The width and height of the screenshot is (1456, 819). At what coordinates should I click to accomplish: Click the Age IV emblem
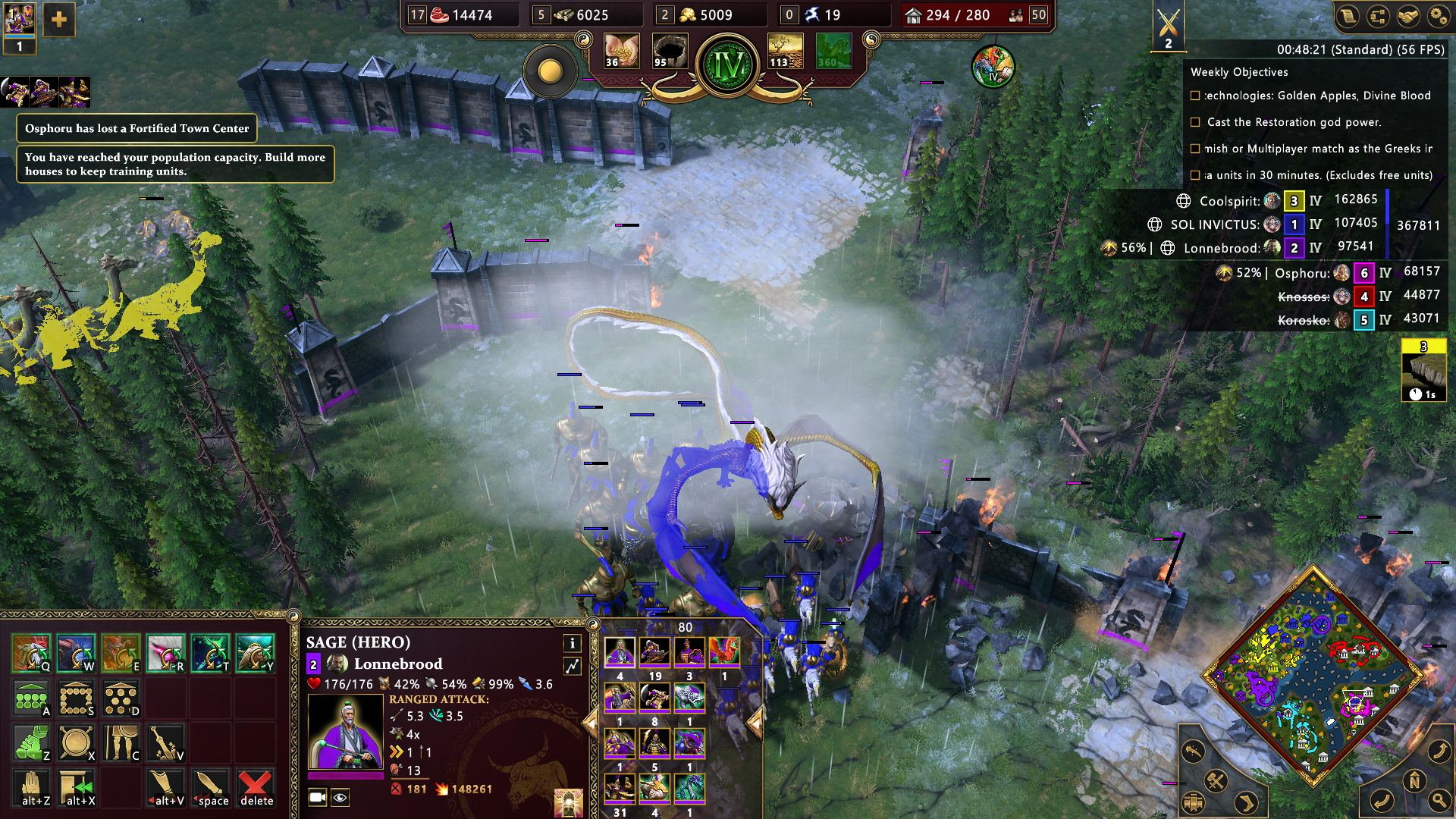point(728,66)
